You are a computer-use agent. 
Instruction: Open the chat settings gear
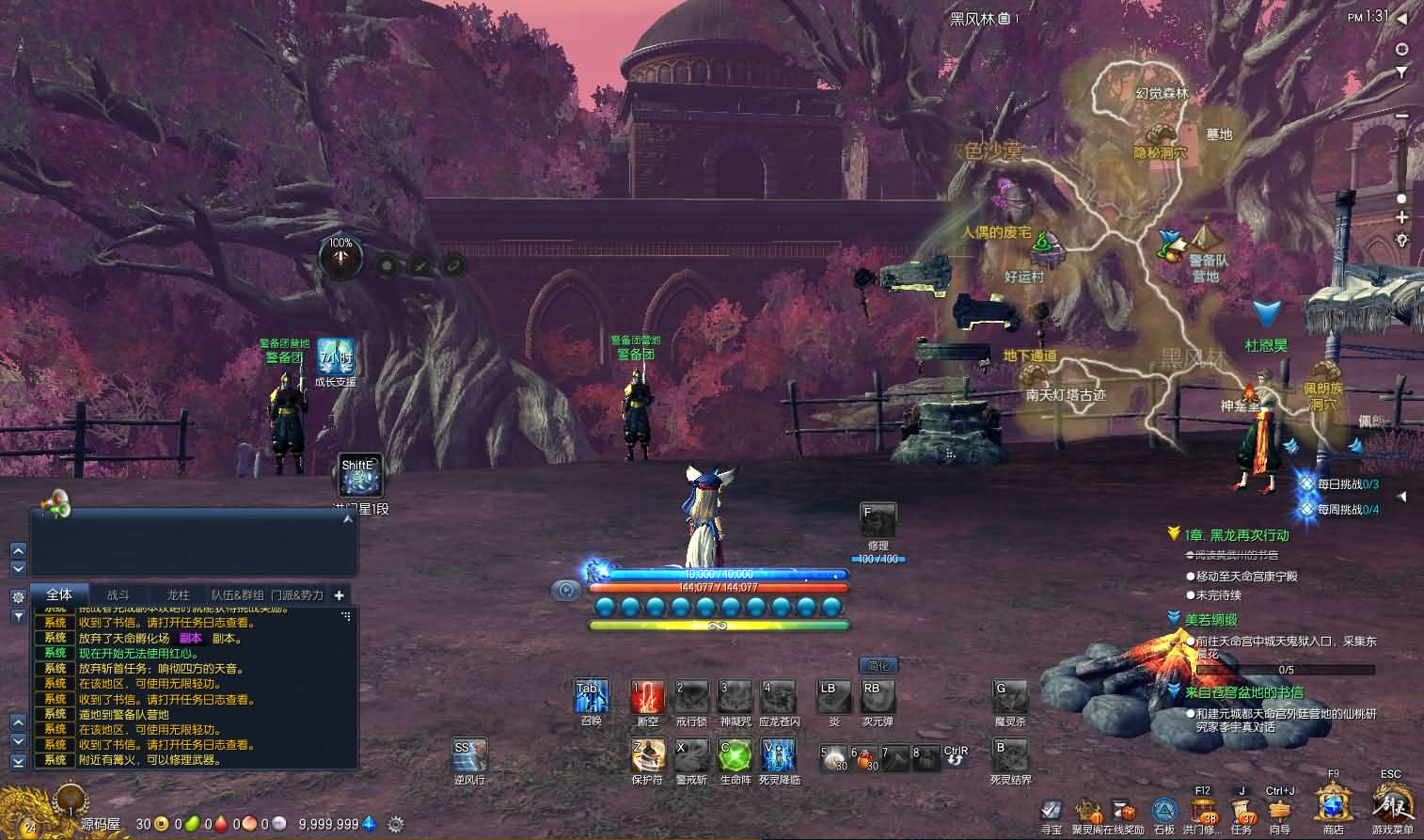pyautogui.click(x=18, y=596)
